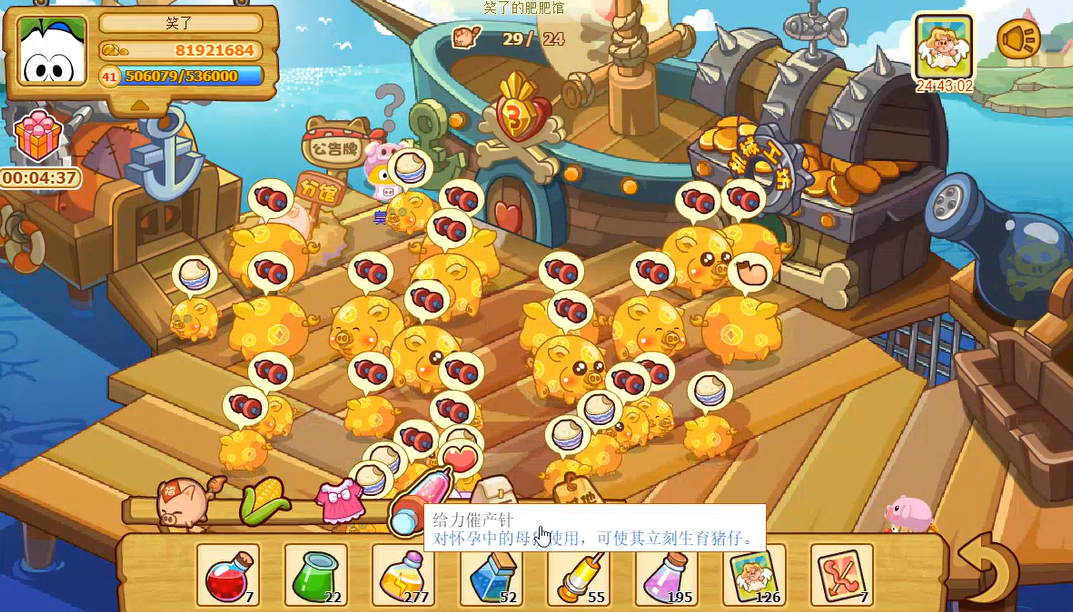Image resolution: width=1073 pixels, height=612 pixels.
Task: Select the blue bottle item slot
Action: click(491, 575)
